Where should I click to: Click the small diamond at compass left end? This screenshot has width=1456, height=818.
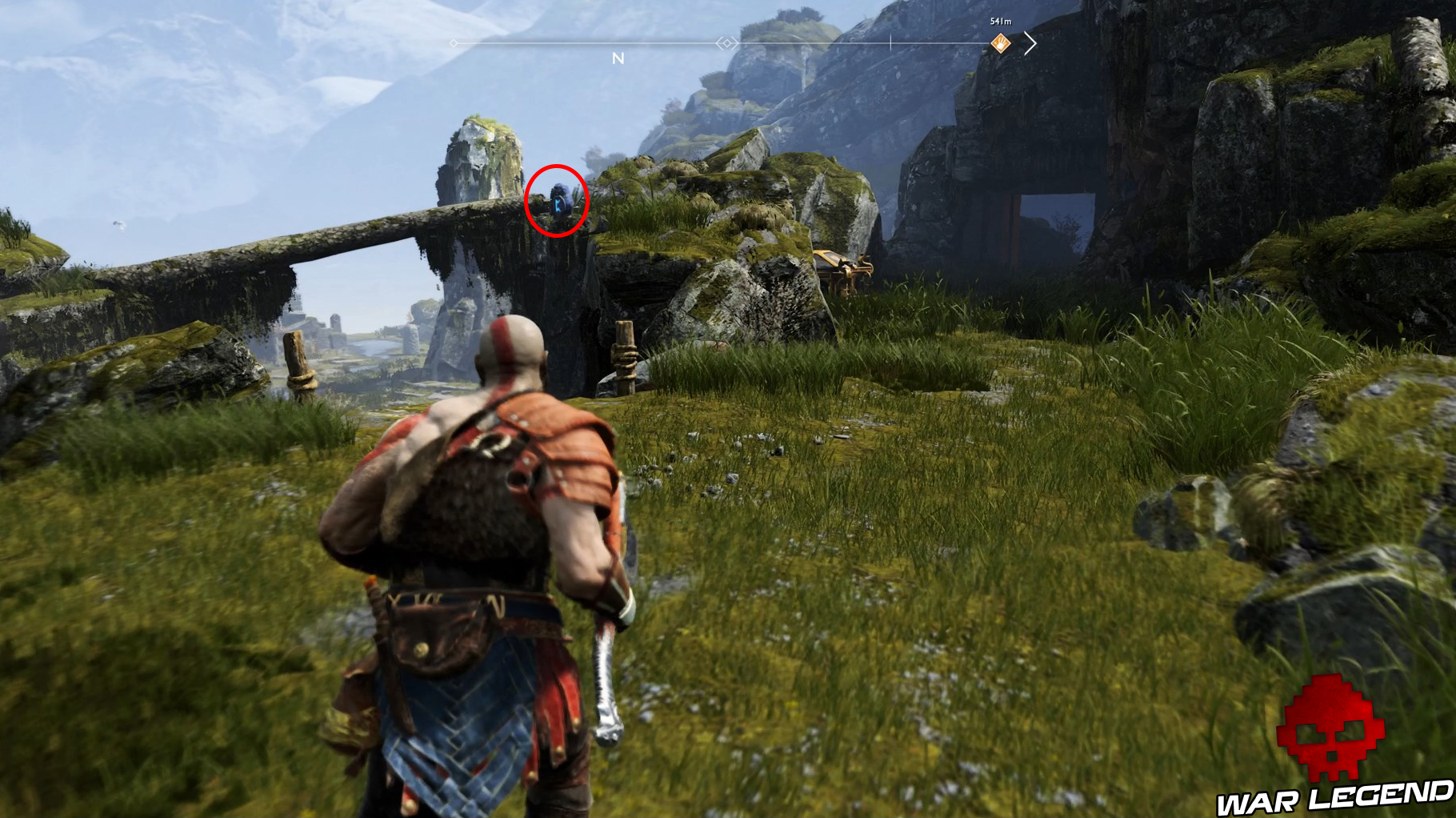point(452,45)
